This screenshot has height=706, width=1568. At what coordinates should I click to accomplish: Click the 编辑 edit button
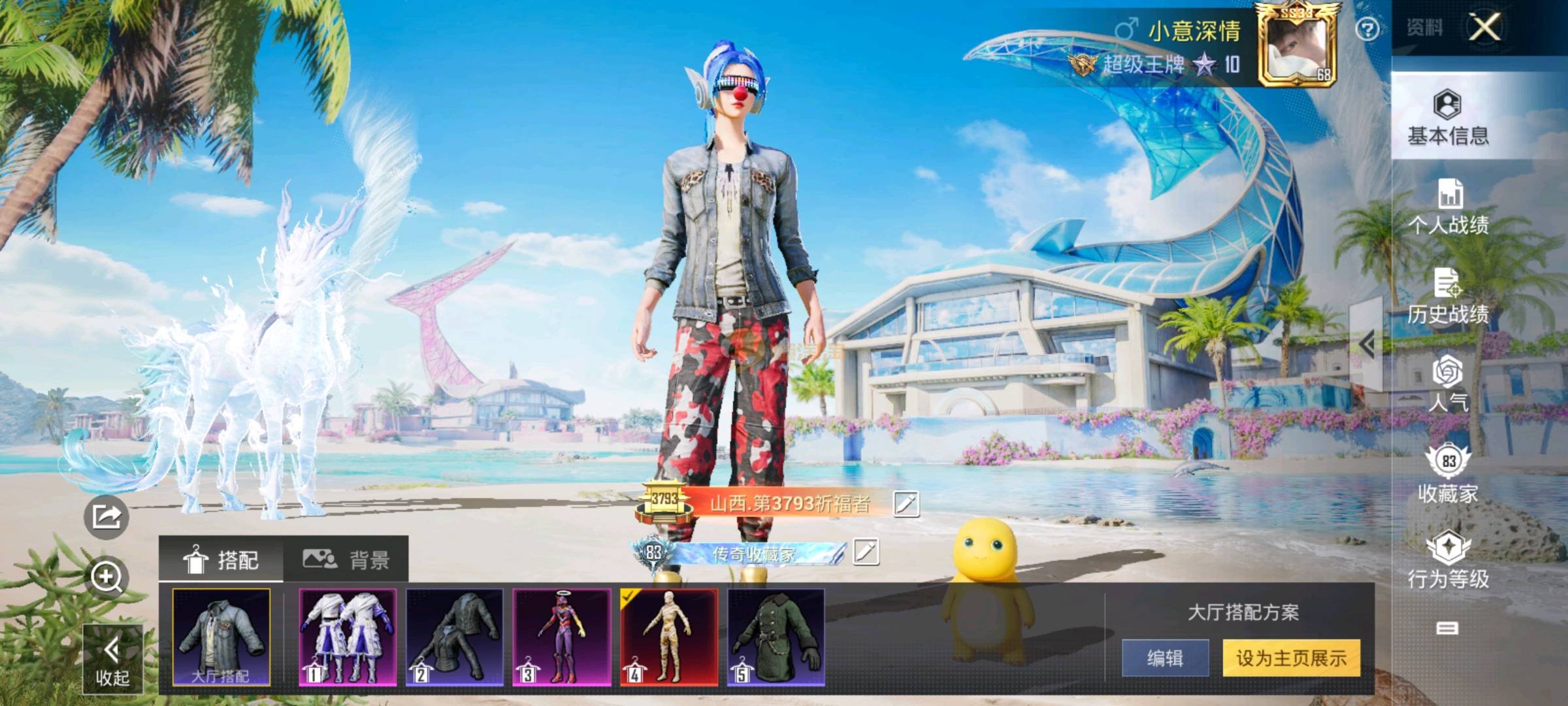pos(1165,658)
